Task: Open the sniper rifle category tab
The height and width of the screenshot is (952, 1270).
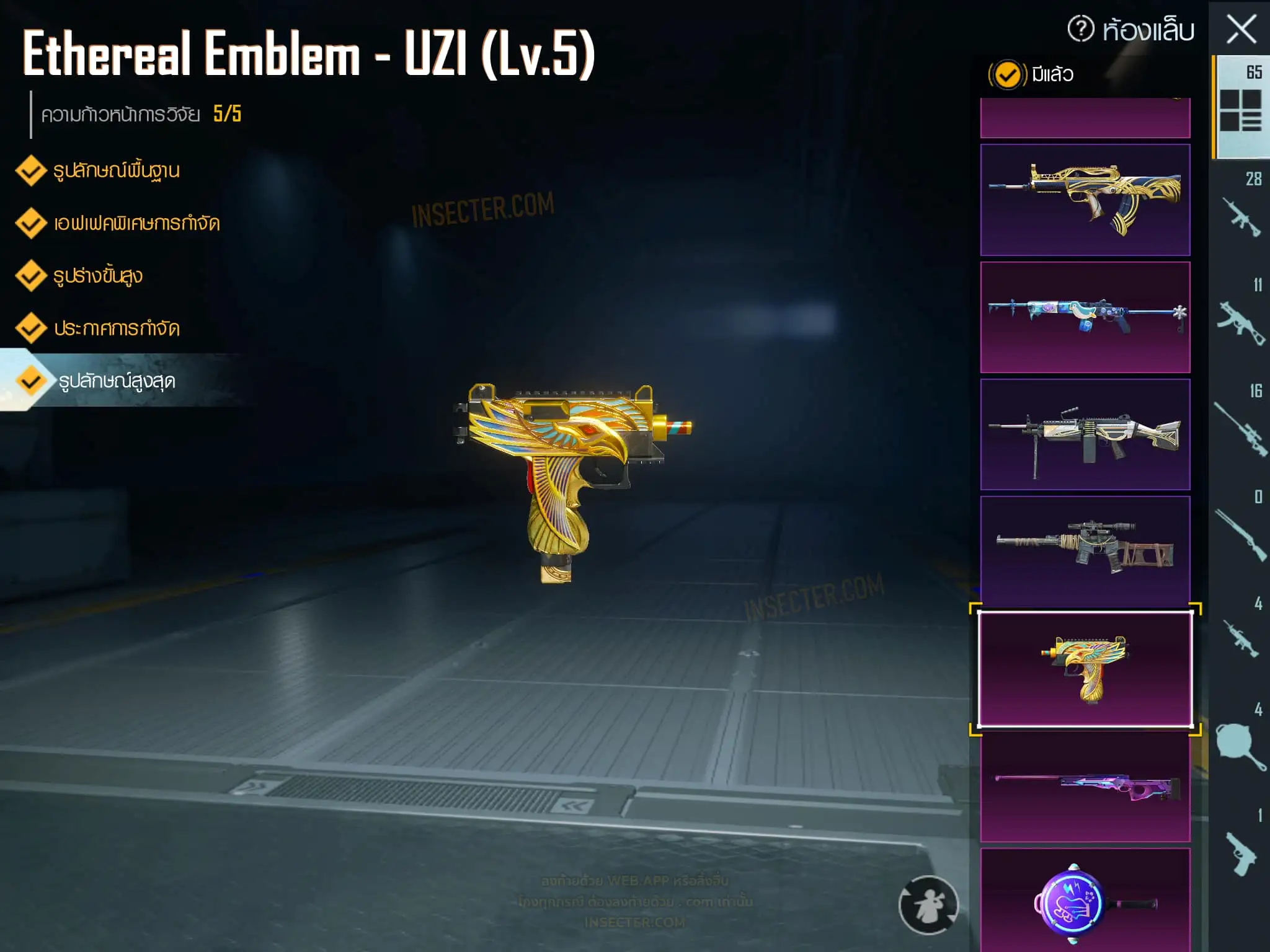Action: point(1240,428)
